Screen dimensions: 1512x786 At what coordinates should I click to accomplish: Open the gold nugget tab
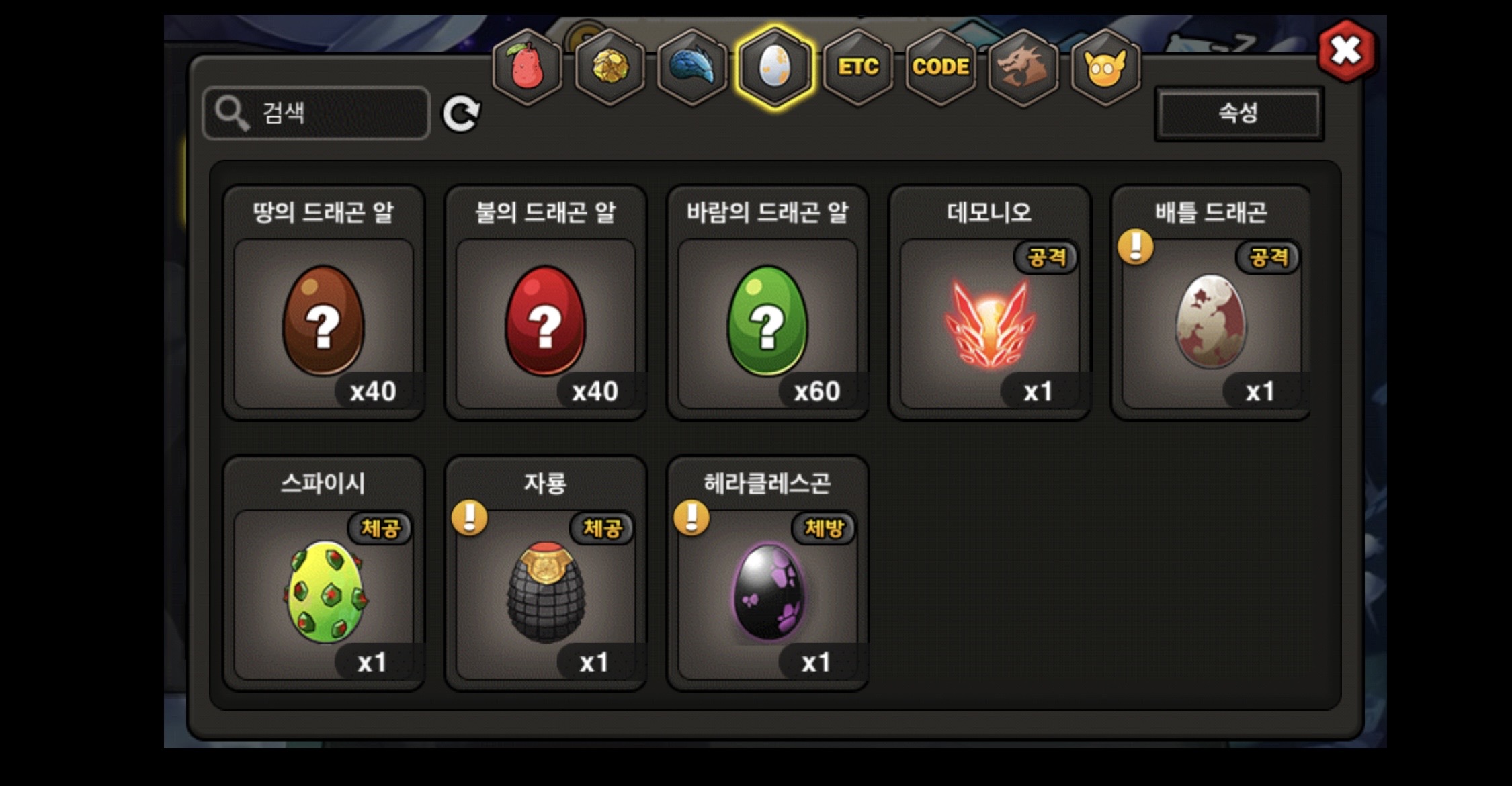tap(610, 67)
